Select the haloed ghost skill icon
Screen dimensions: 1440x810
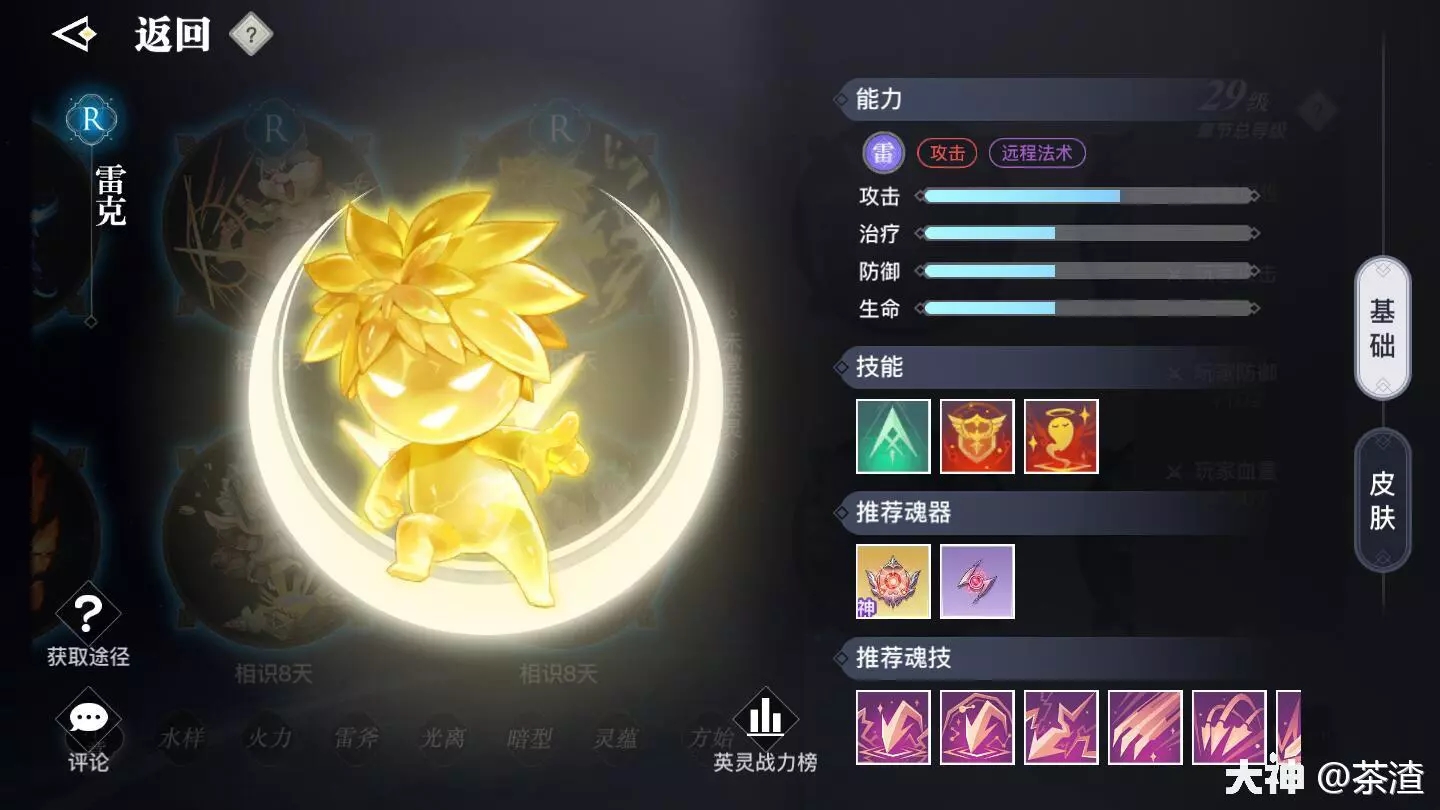point(1061,436)
